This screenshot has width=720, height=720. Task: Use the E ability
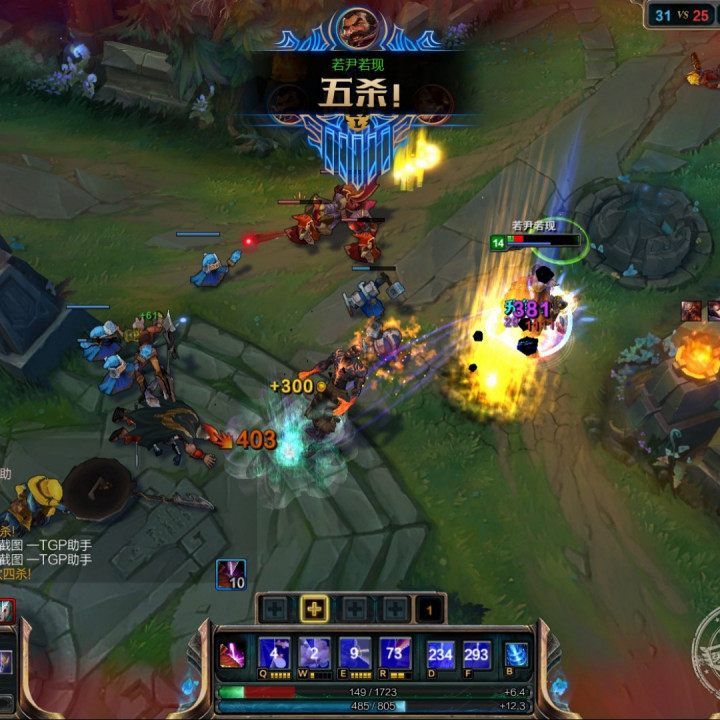click(355, 654)
